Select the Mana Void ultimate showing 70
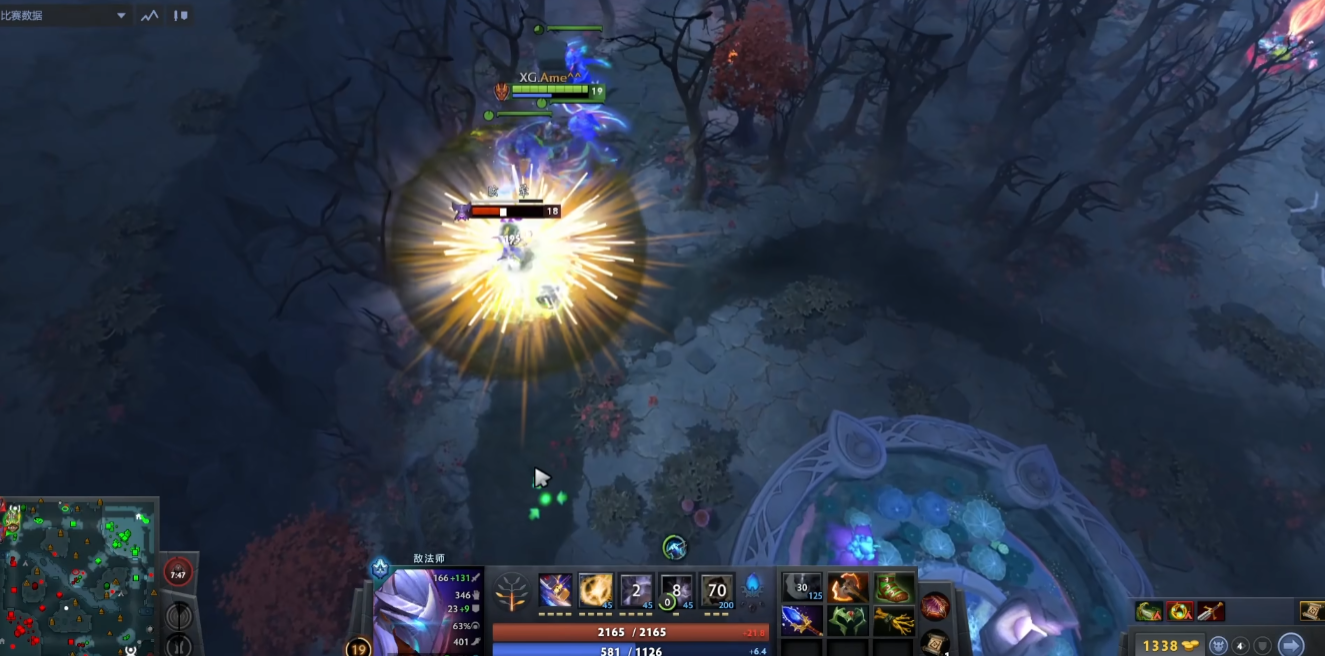Image resolution: width=1325 pixels, height=656 pixels. pyautogui.click(x=717, y=590)
